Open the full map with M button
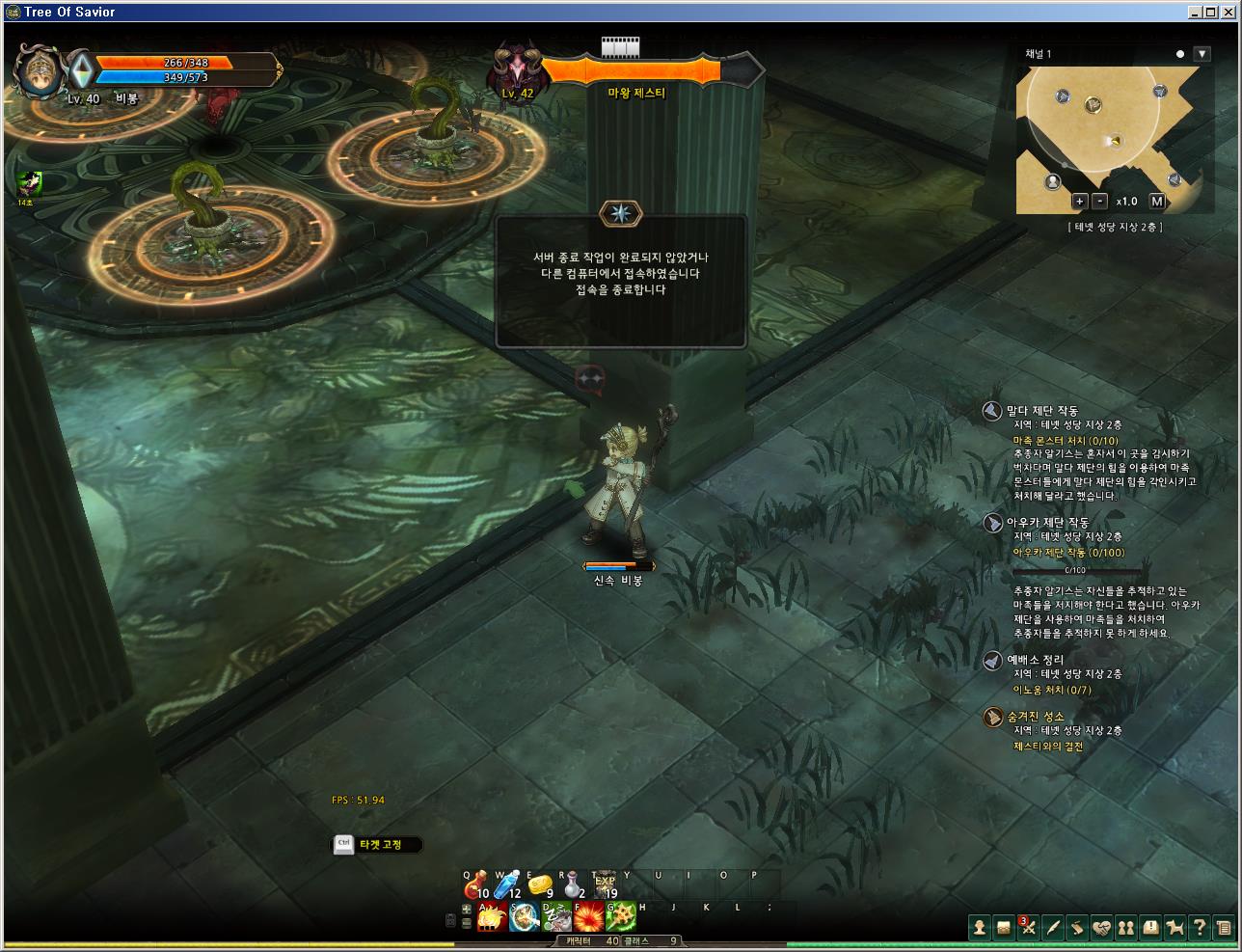 click(x=1157, y=202)
